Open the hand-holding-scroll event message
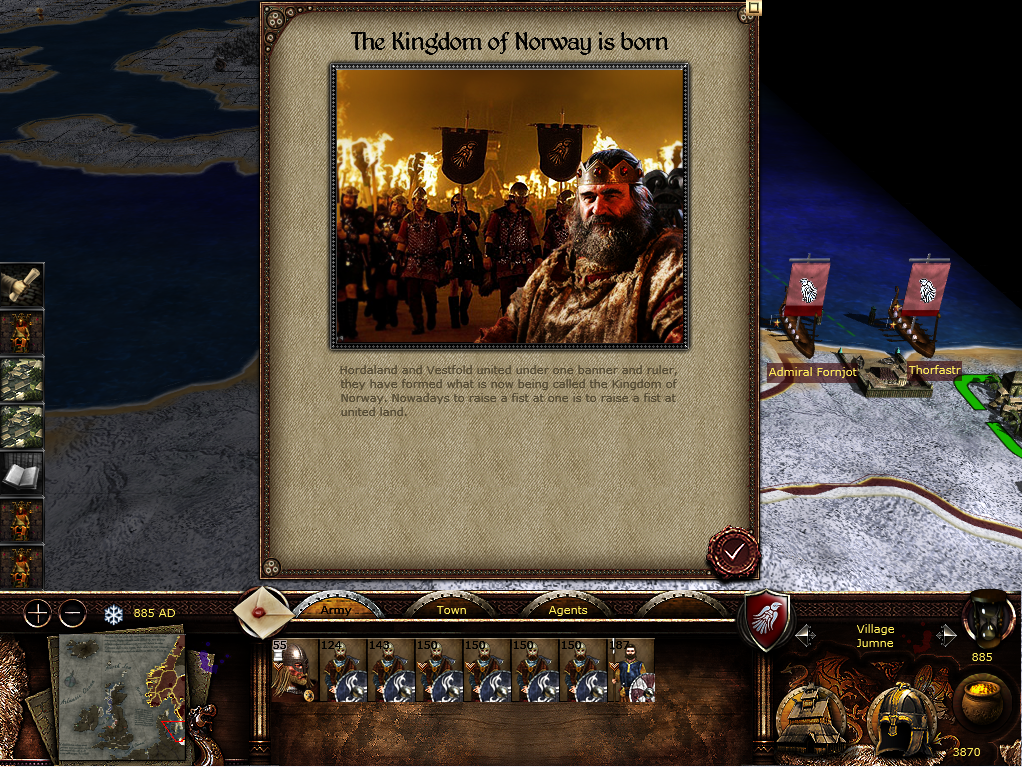 pyautogui.click(x=21, y=285)
